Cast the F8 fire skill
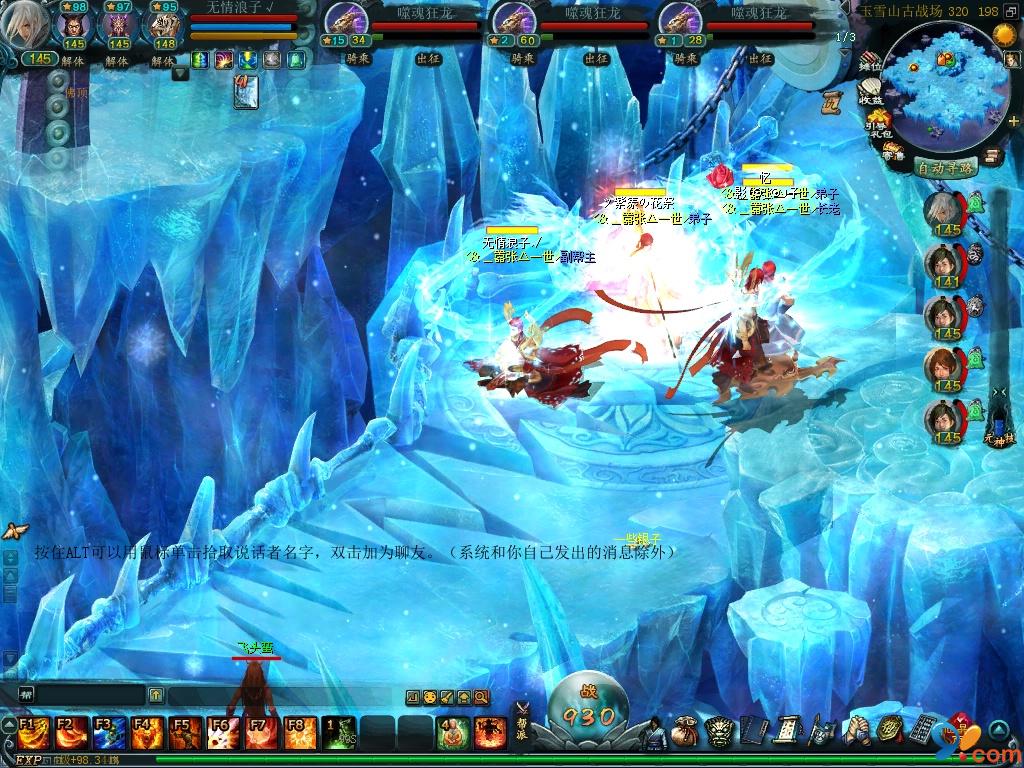Image resolution: width=1024 pixels, height=768 pixels. coord(298,733)
